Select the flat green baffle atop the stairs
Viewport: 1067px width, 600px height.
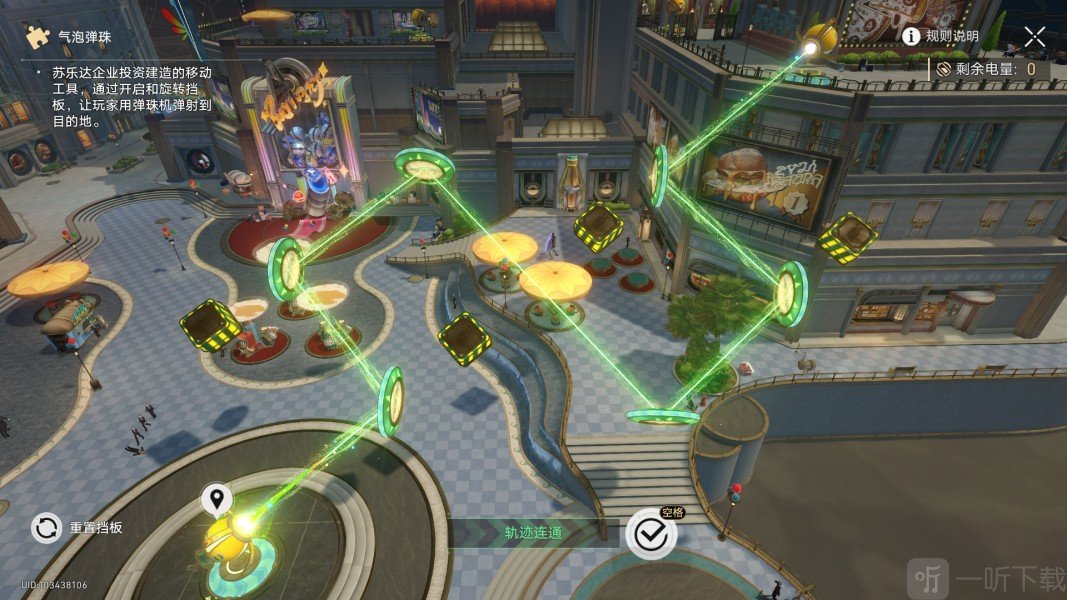click(662, 415)
